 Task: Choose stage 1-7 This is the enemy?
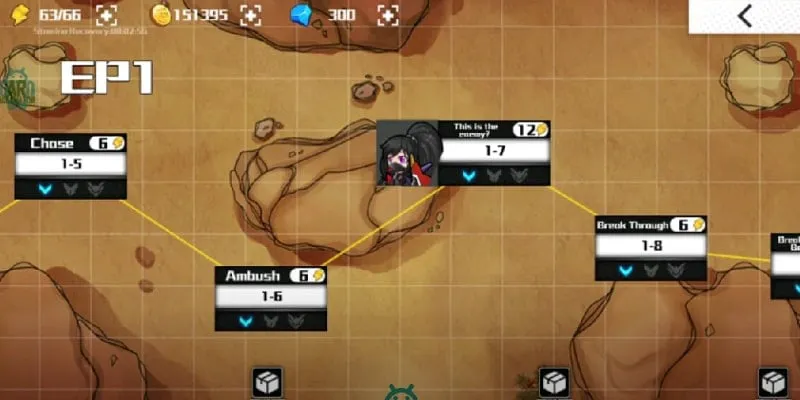tap(494, 151)
